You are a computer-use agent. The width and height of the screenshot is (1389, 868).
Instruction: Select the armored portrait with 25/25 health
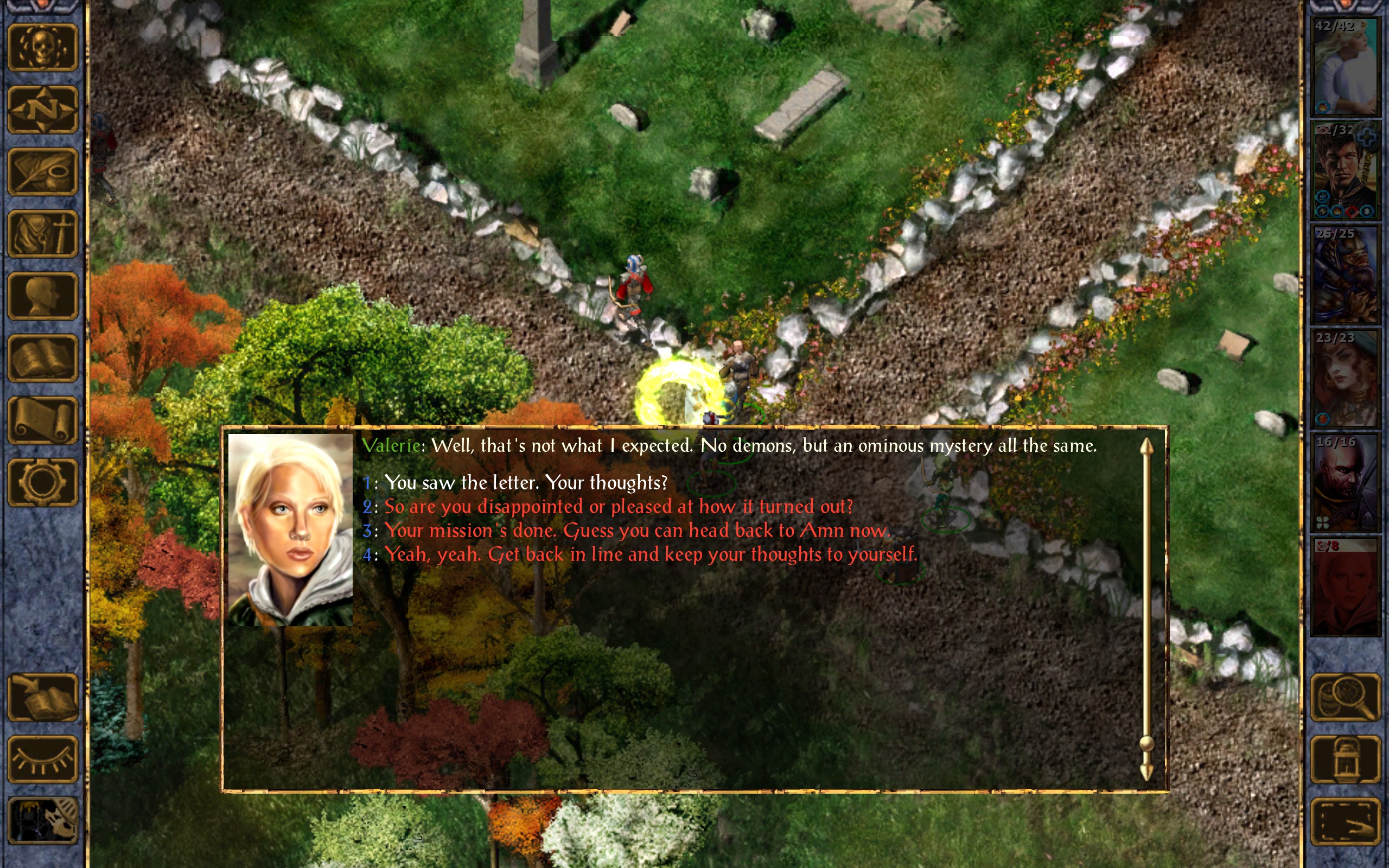[x=1345, y=275]
